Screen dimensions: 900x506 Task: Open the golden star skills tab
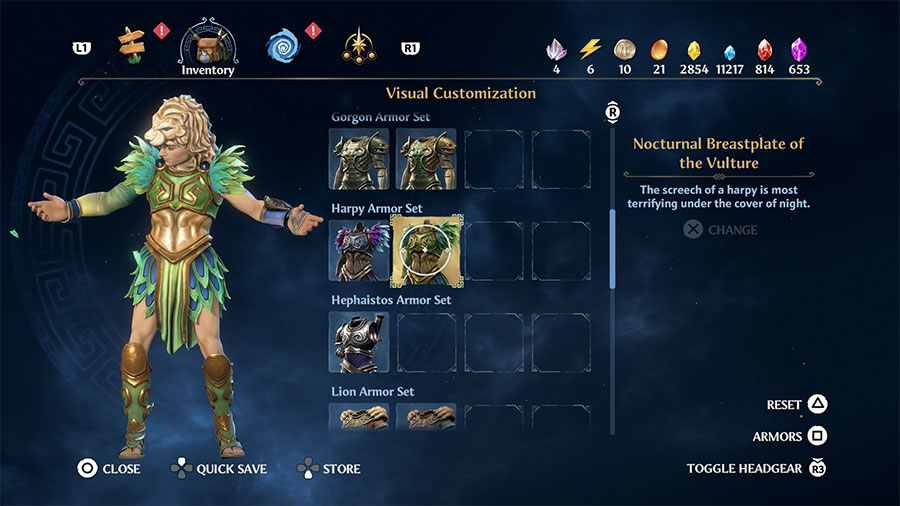[x=359, y=44]
